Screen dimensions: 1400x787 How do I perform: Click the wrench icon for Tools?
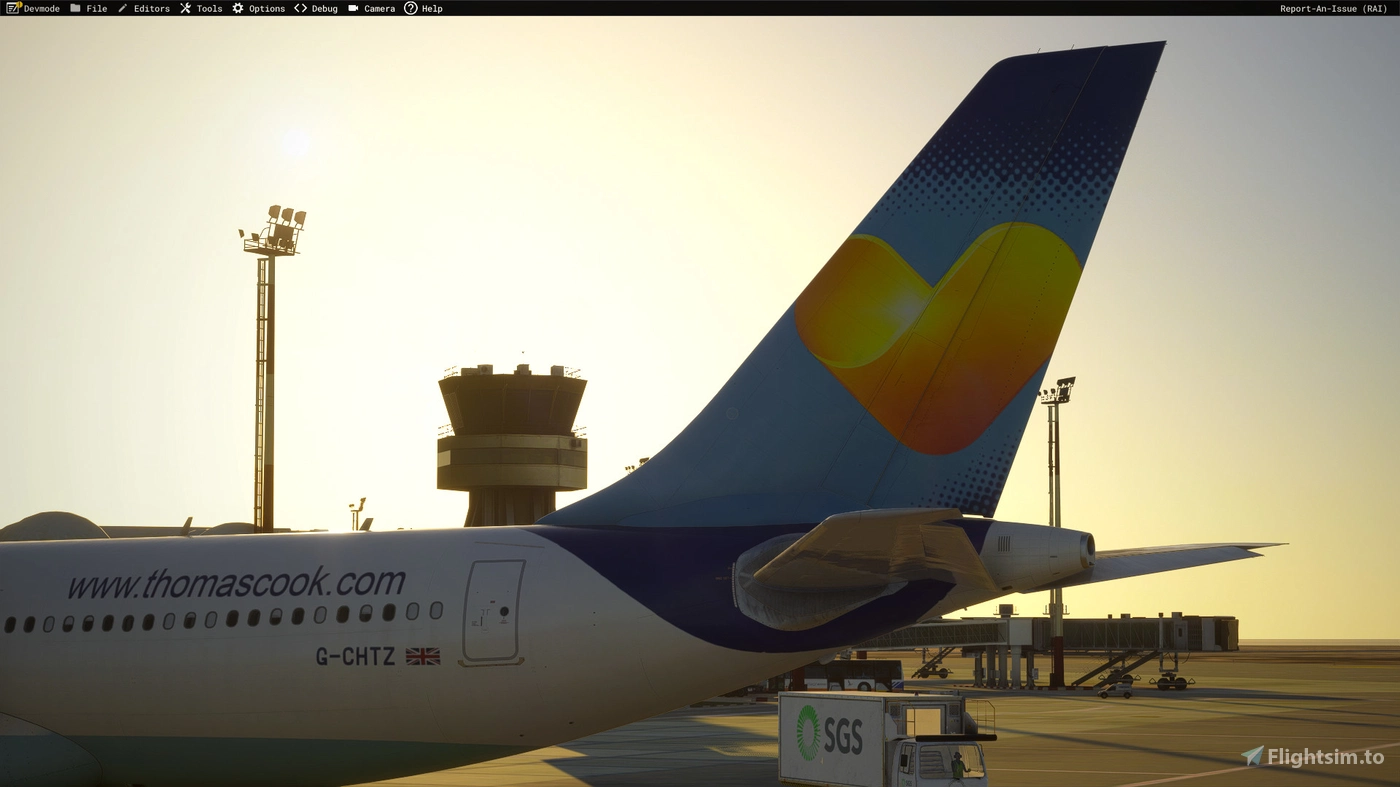(185, 8)
